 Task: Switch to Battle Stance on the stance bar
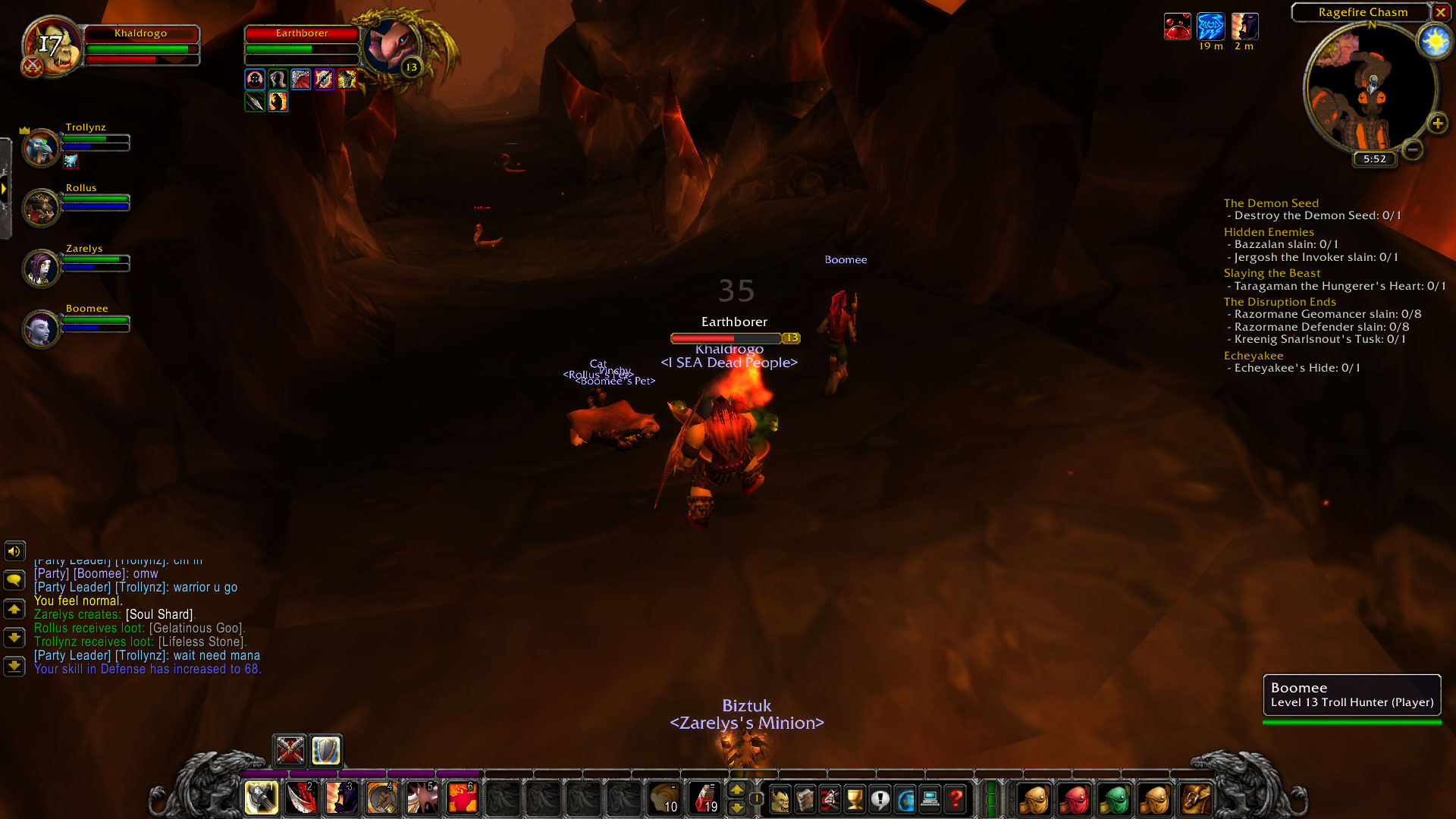click(x=289, y=752)
